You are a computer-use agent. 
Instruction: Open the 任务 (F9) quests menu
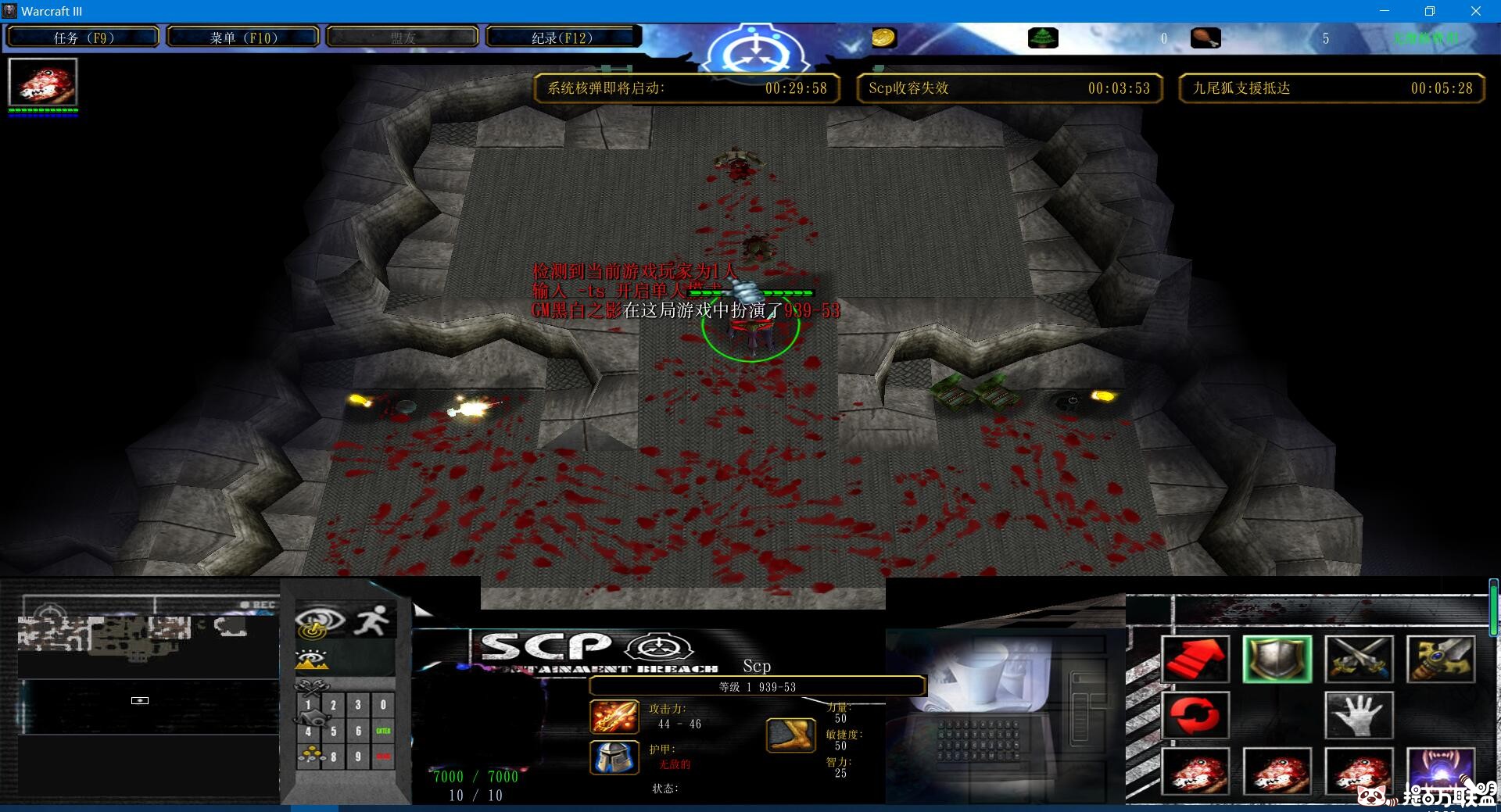[83, 38]
